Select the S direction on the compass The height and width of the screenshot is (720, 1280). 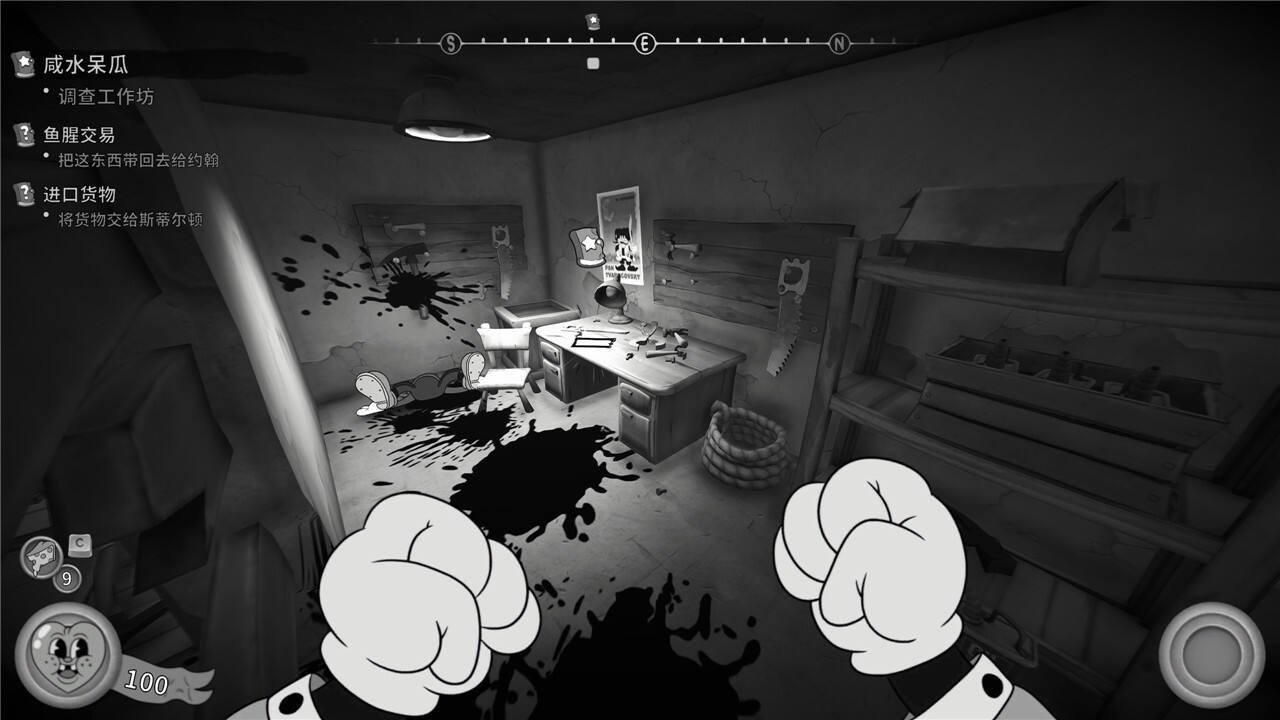(451, 43)
